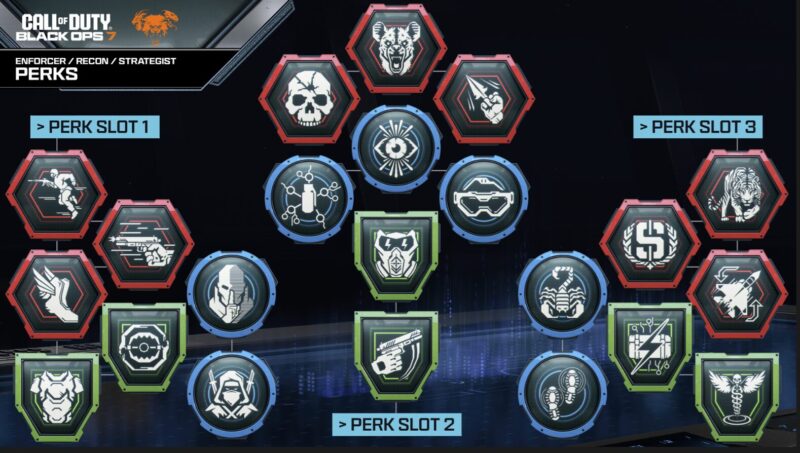
Task: Choose the red sprinting soldier perk
Action: coord(56,194)
